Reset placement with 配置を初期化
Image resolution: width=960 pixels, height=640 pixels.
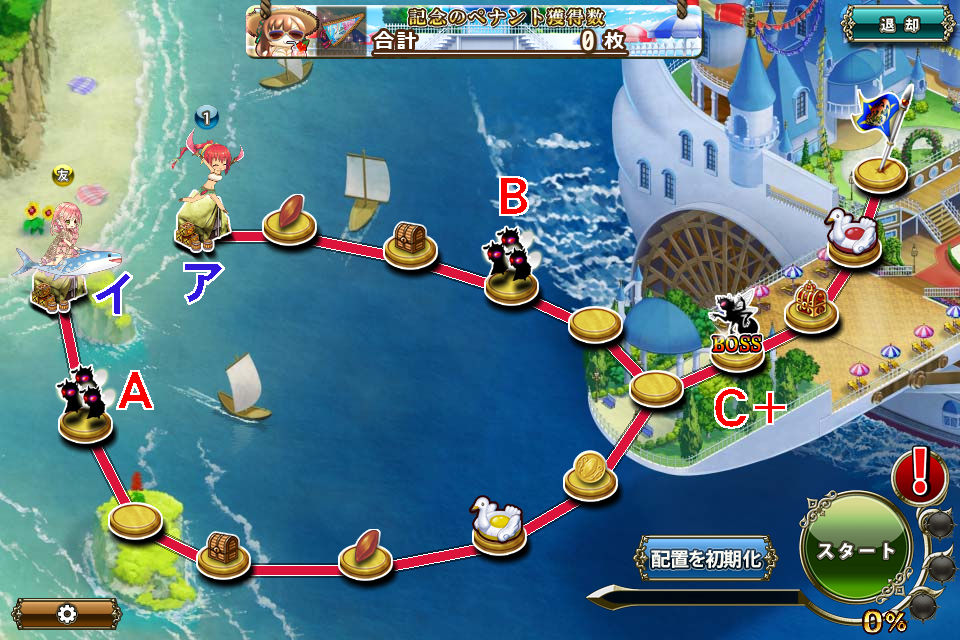click(706, 559)
